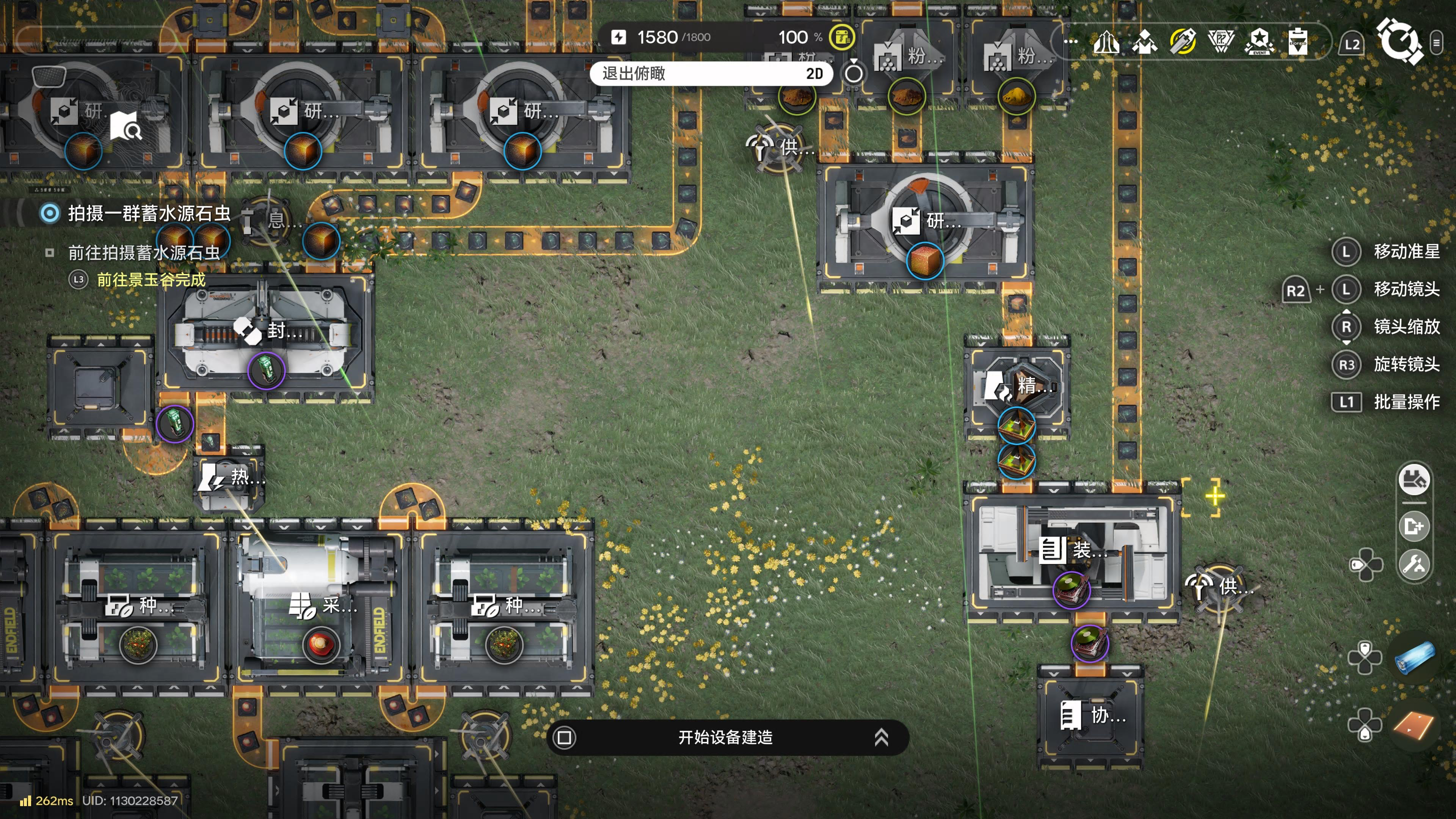Select the yellow-highlighted plug icon
The width and height of the screenshot is (1456, 819).
(1183, 42)
